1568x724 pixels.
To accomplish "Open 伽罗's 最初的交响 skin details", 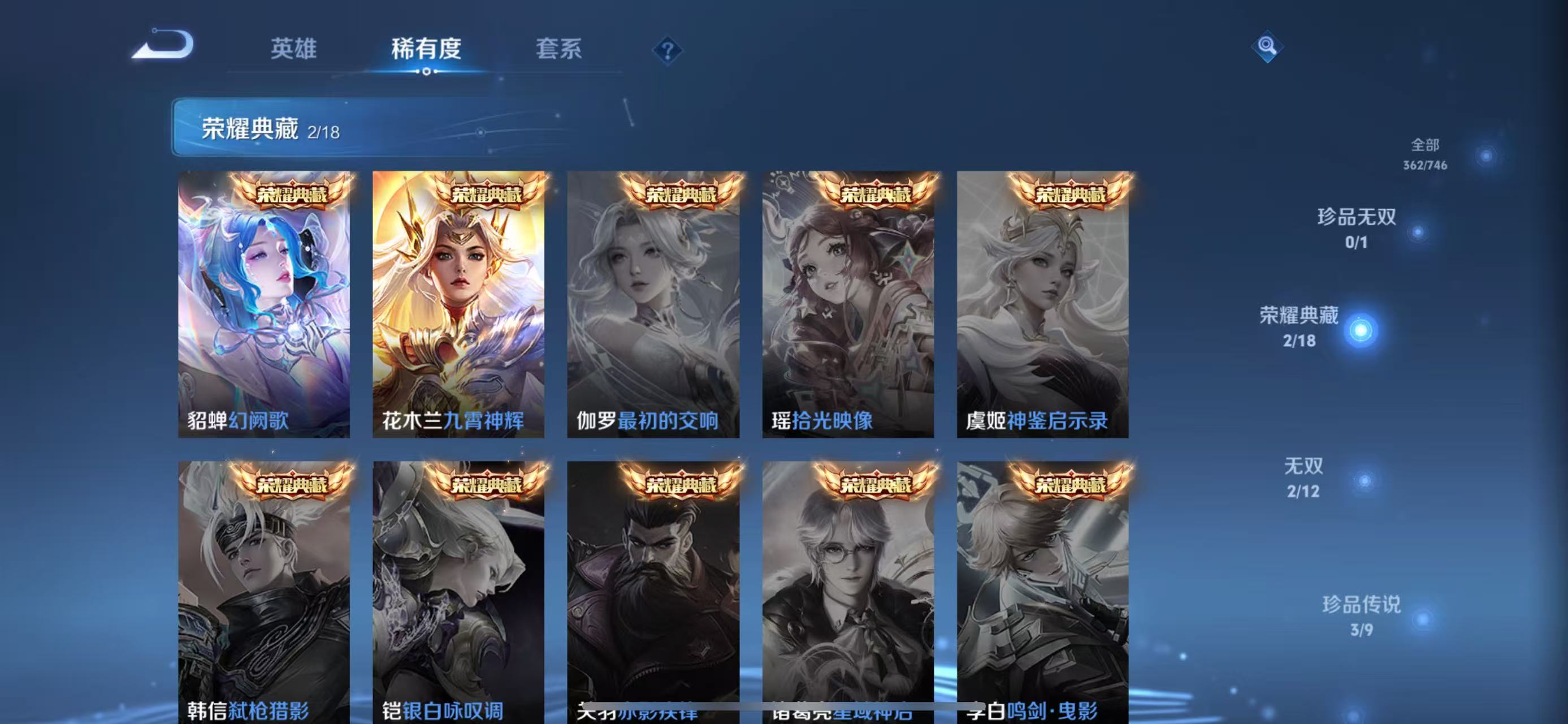I will click(652, 304).
